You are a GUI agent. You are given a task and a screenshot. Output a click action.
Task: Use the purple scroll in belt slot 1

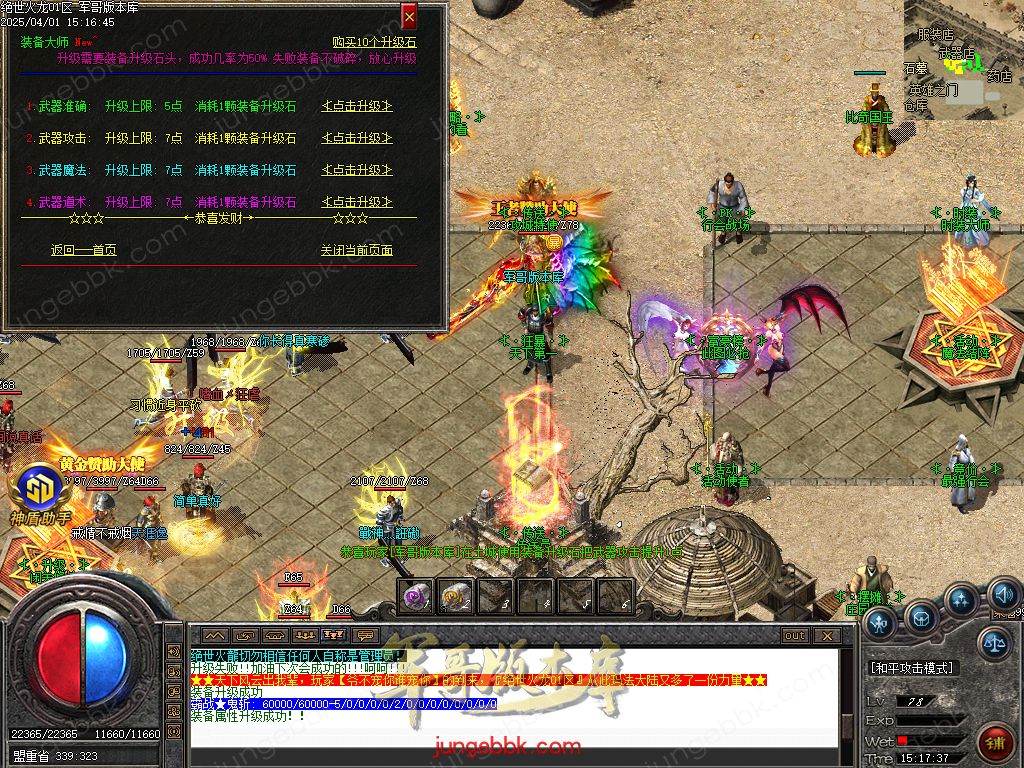(x=415, y=596)
